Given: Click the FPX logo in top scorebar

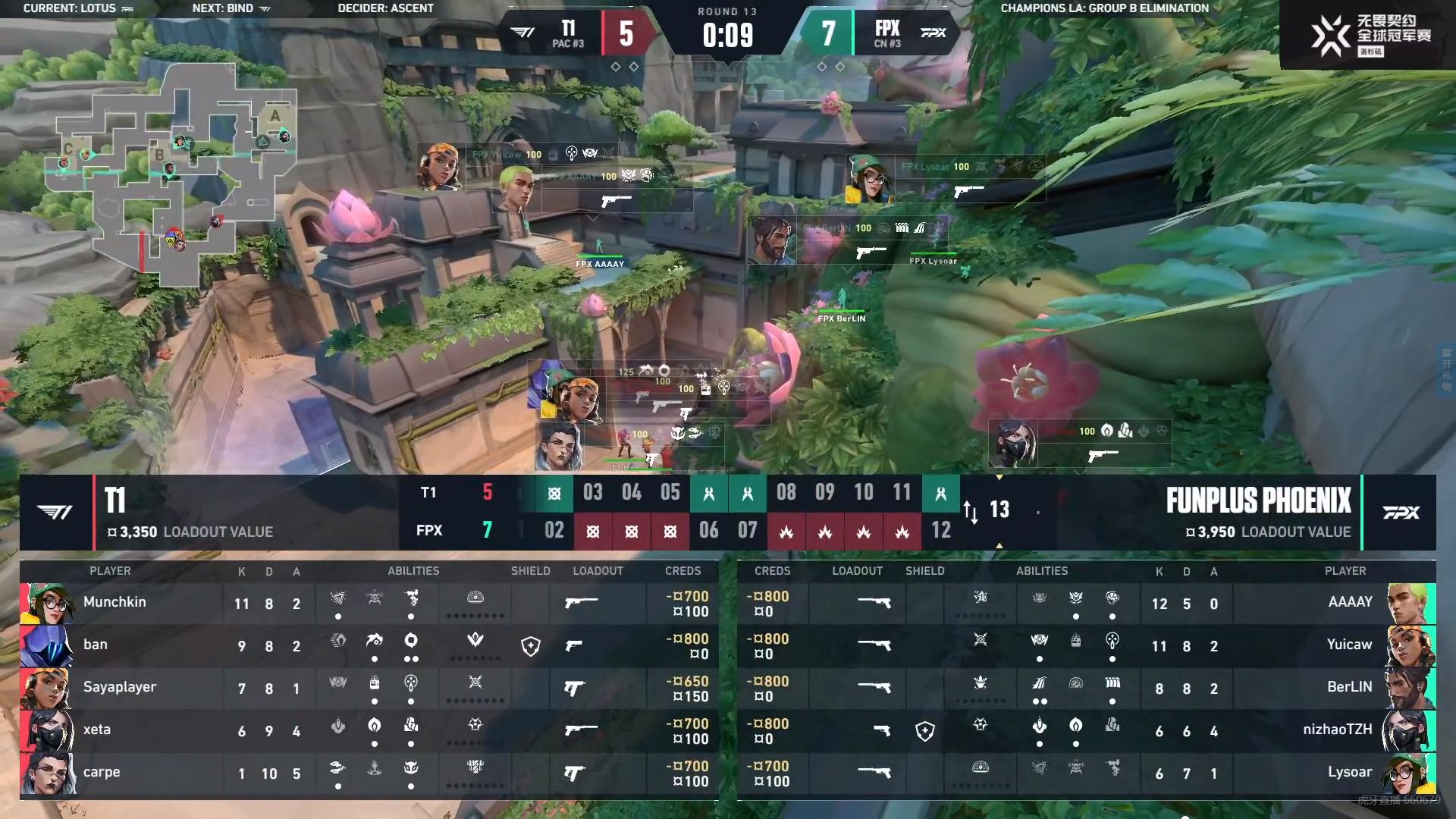Looking at the screenshot, I should tap(933, 33).
